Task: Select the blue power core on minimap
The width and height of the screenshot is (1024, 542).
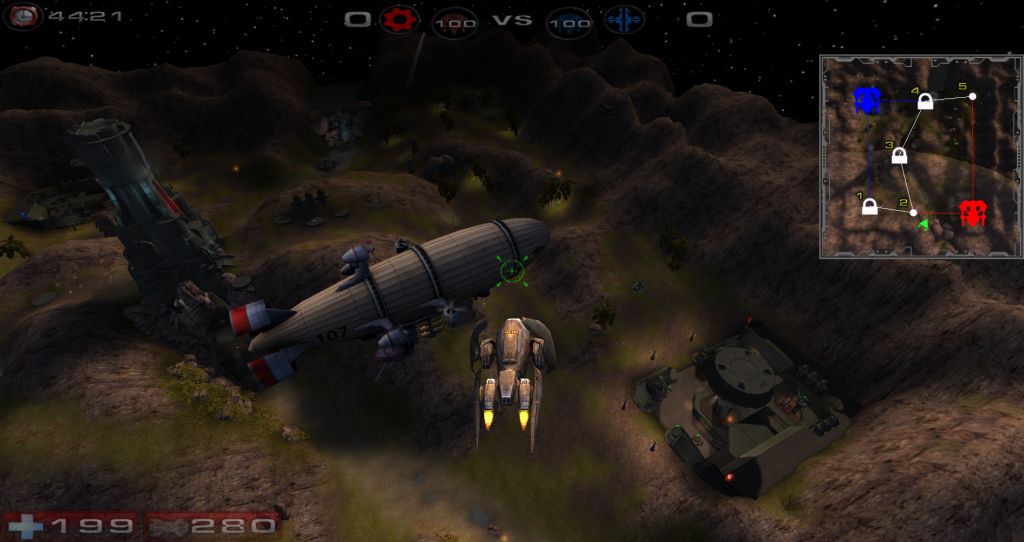Action: pyautogui.click(x=867, y=100)
